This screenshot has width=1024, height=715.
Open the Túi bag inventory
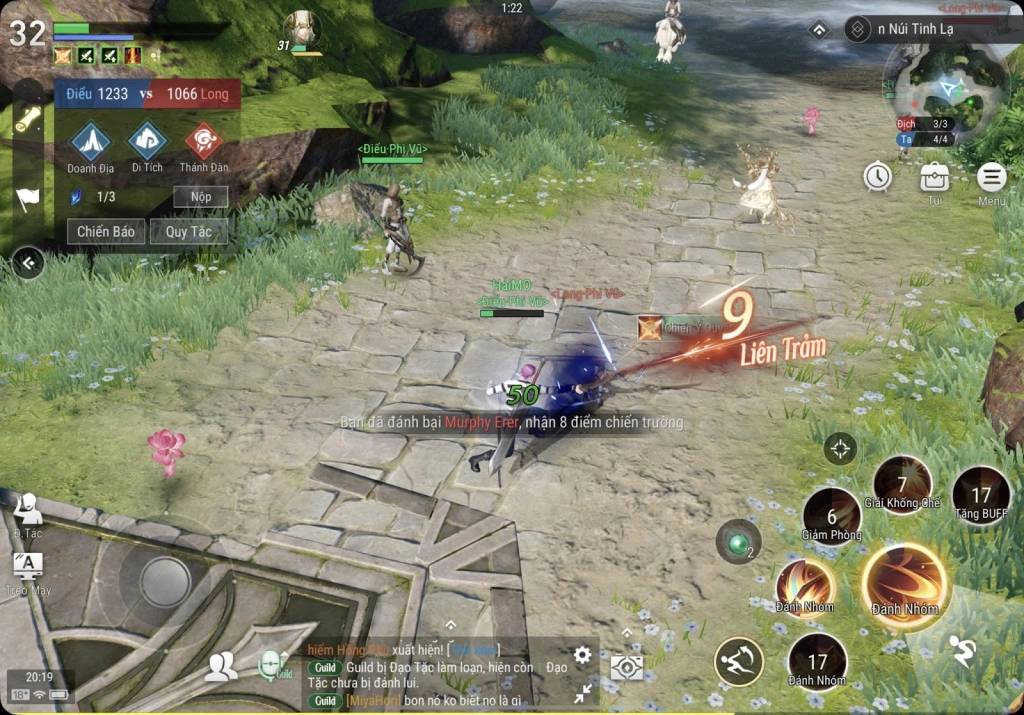coord(935,179)
